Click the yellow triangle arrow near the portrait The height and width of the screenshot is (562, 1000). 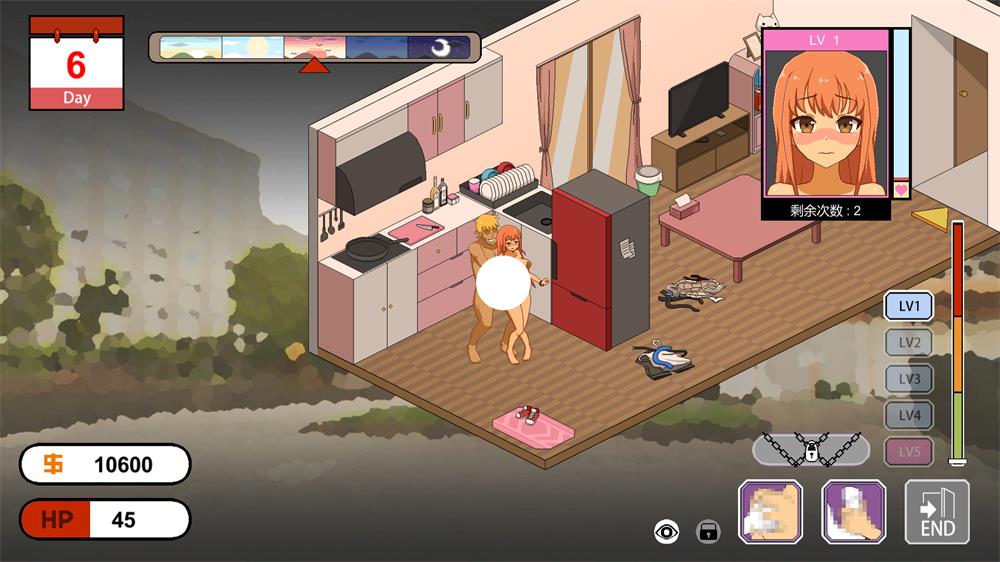[930, 218]
